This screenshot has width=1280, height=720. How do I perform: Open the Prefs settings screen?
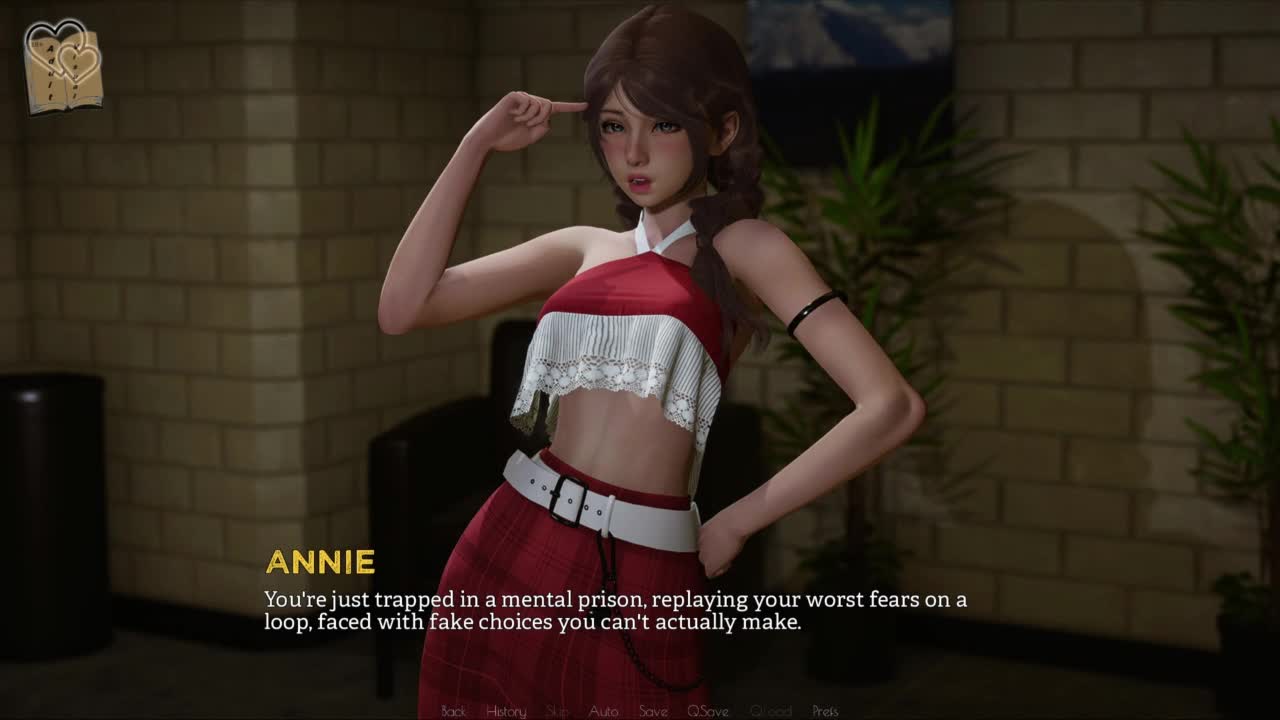825,711
